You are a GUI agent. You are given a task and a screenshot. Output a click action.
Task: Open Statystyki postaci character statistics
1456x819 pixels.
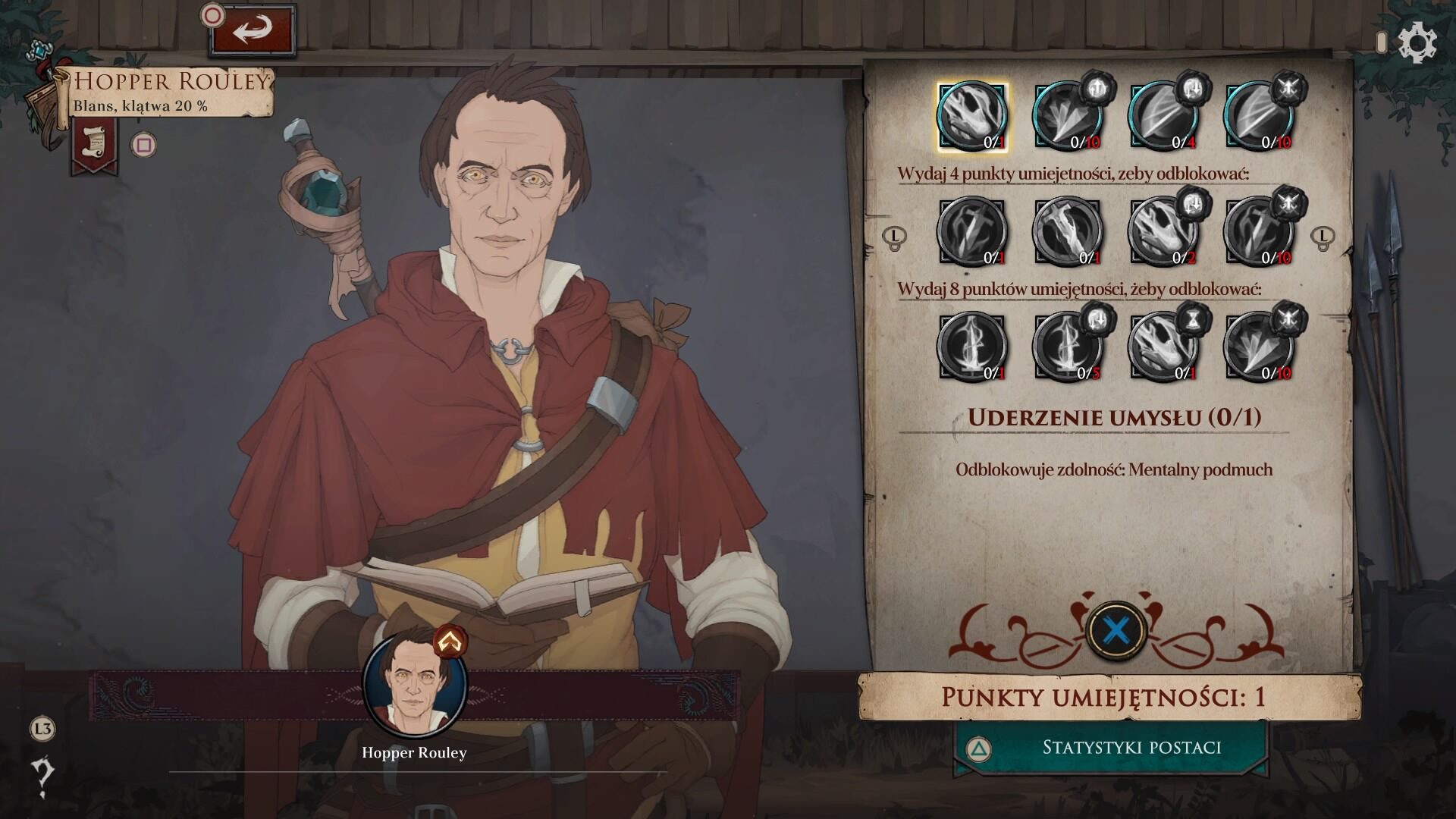[x=1110, y=748]
